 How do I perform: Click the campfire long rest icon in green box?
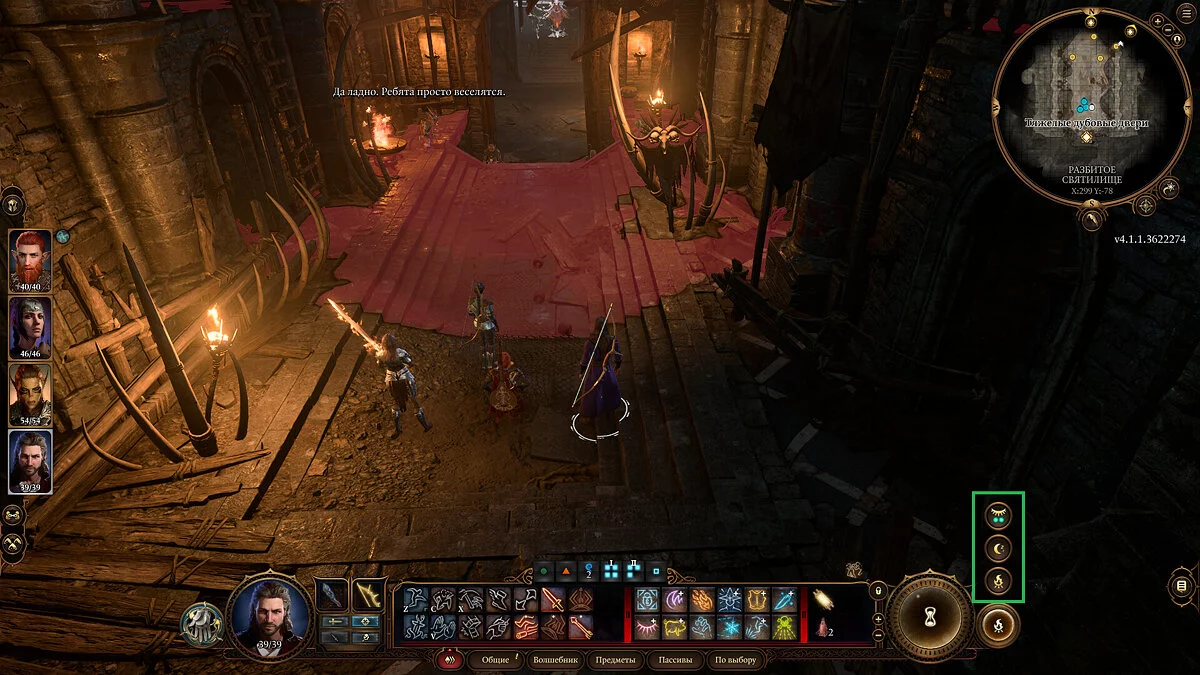click(998, 581)
